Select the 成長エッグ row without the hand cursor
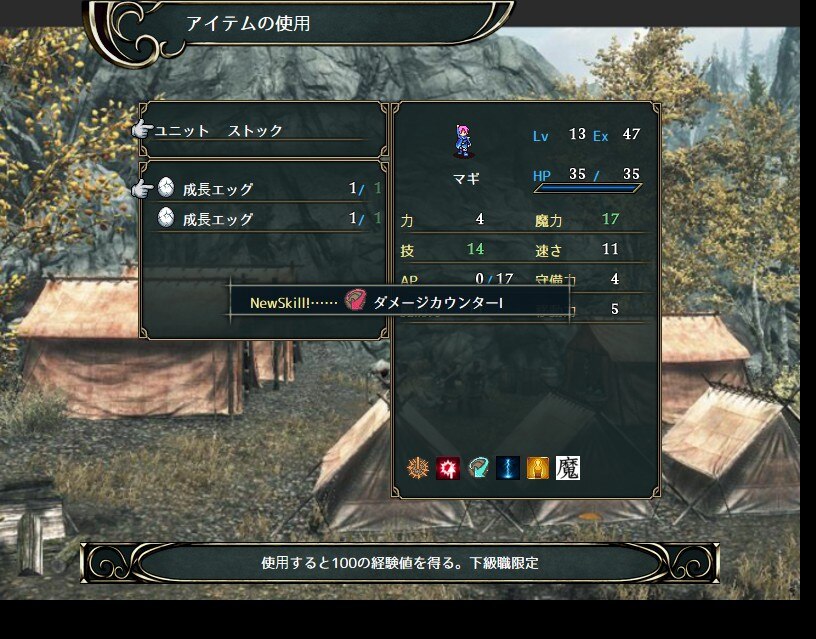Image resolution: width=816 pixels, height=639 pixels. [x=218, y=219]
